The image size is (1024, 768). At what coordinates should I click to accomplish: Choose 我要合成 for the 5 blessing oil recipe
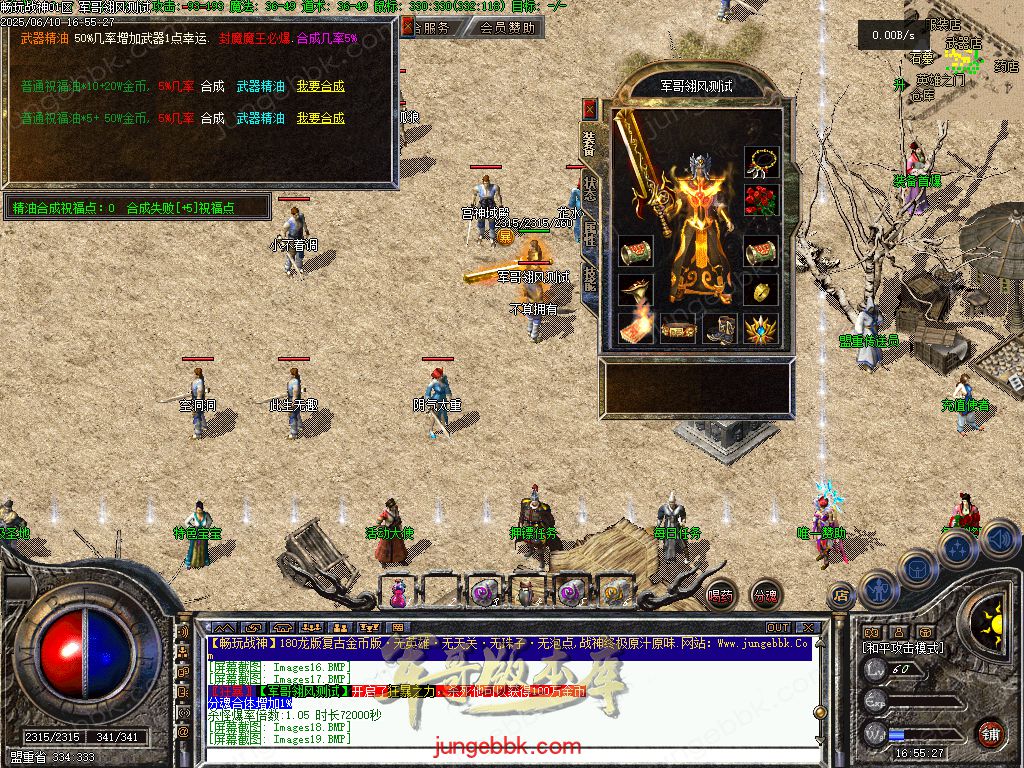click(320, 118)
